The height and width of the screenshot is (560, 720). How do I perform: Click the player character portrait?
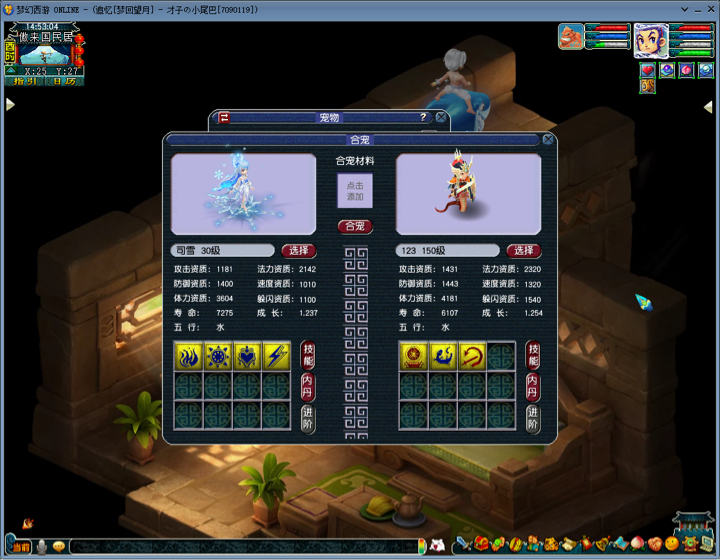coord(650,41)
